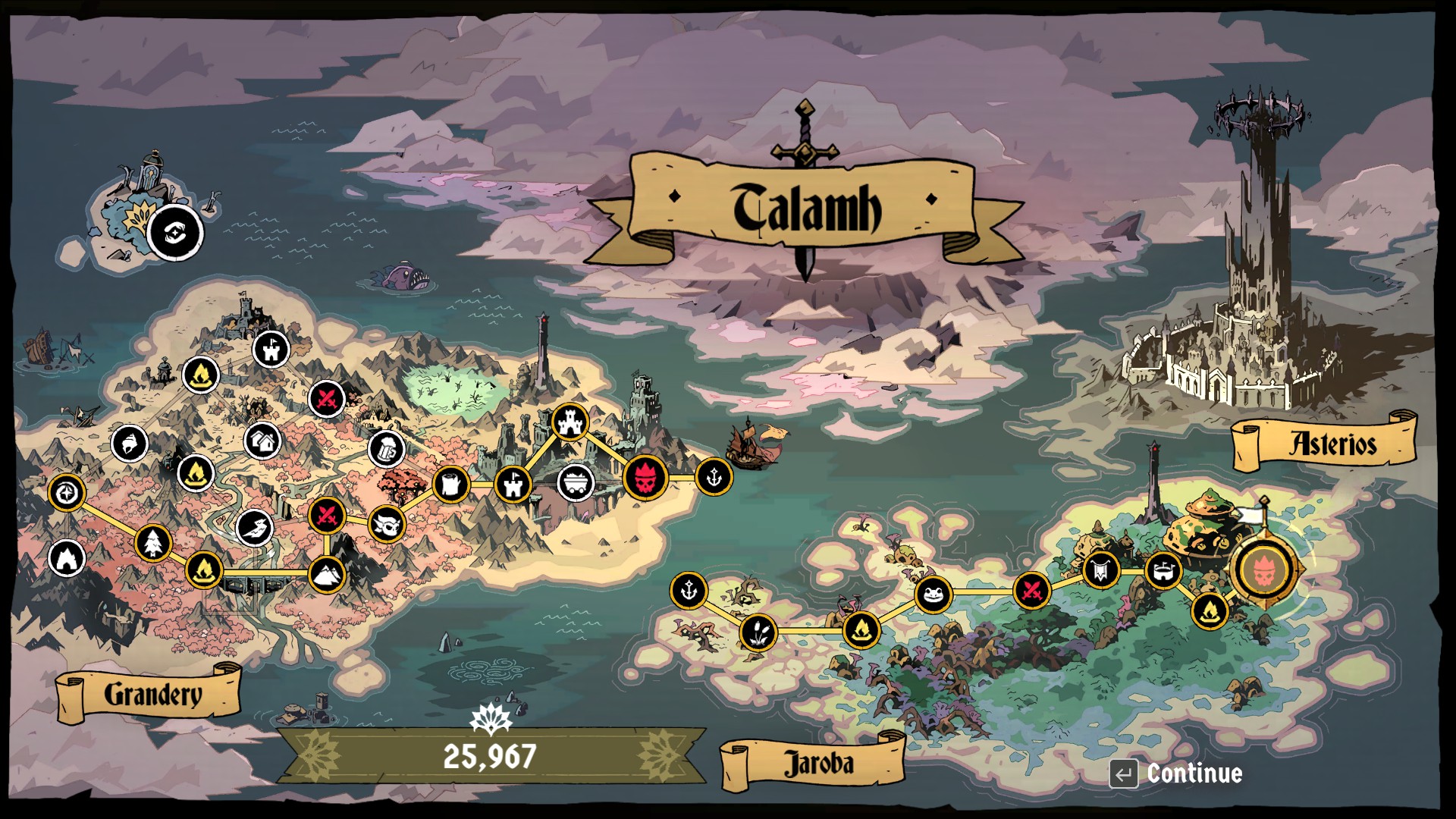Select the village houses node

pyautogui.click(x=263, y=441)
